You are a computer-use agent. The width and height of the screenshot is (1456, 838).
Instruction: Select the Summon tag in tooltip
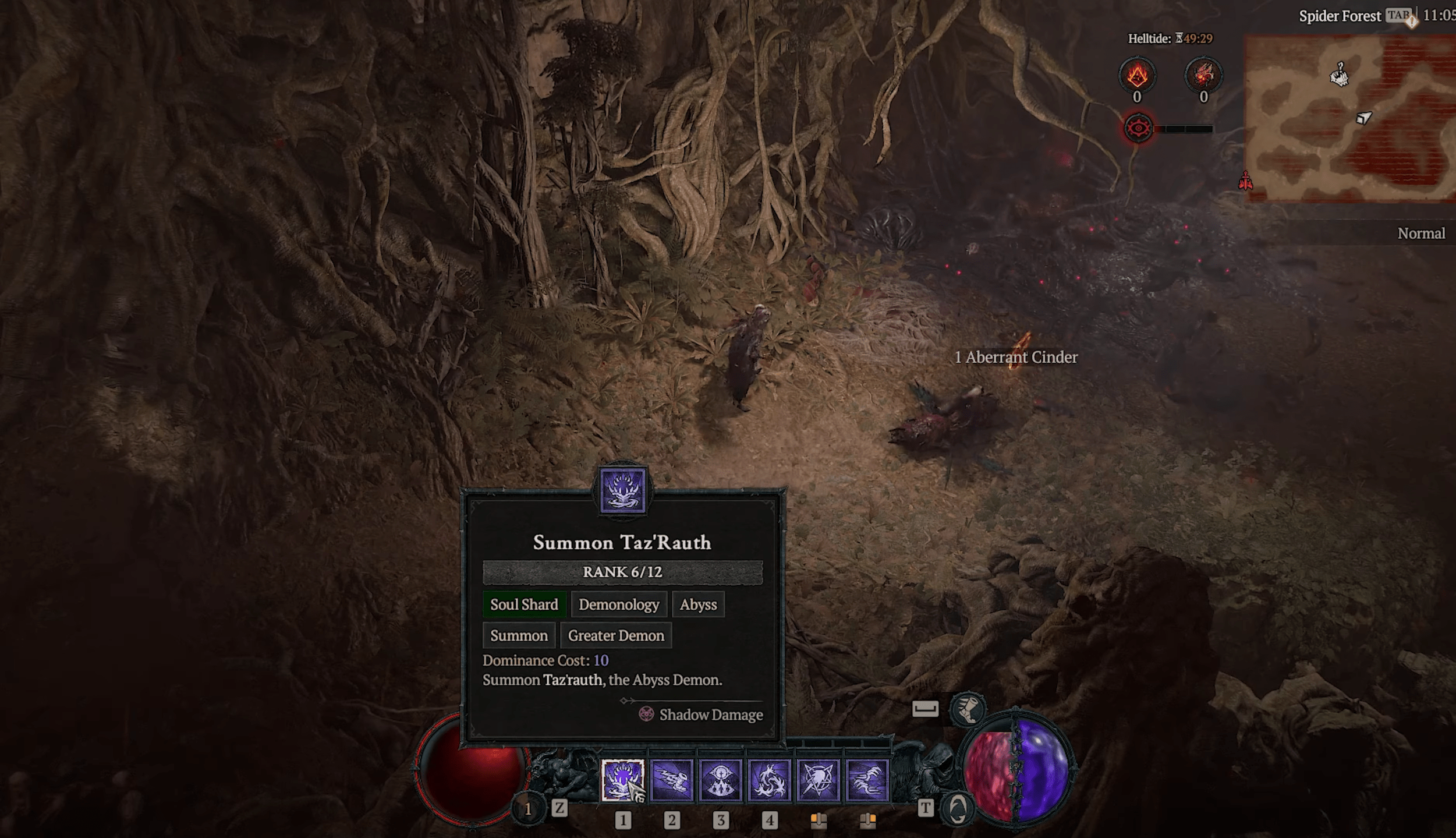pos(518,635)
